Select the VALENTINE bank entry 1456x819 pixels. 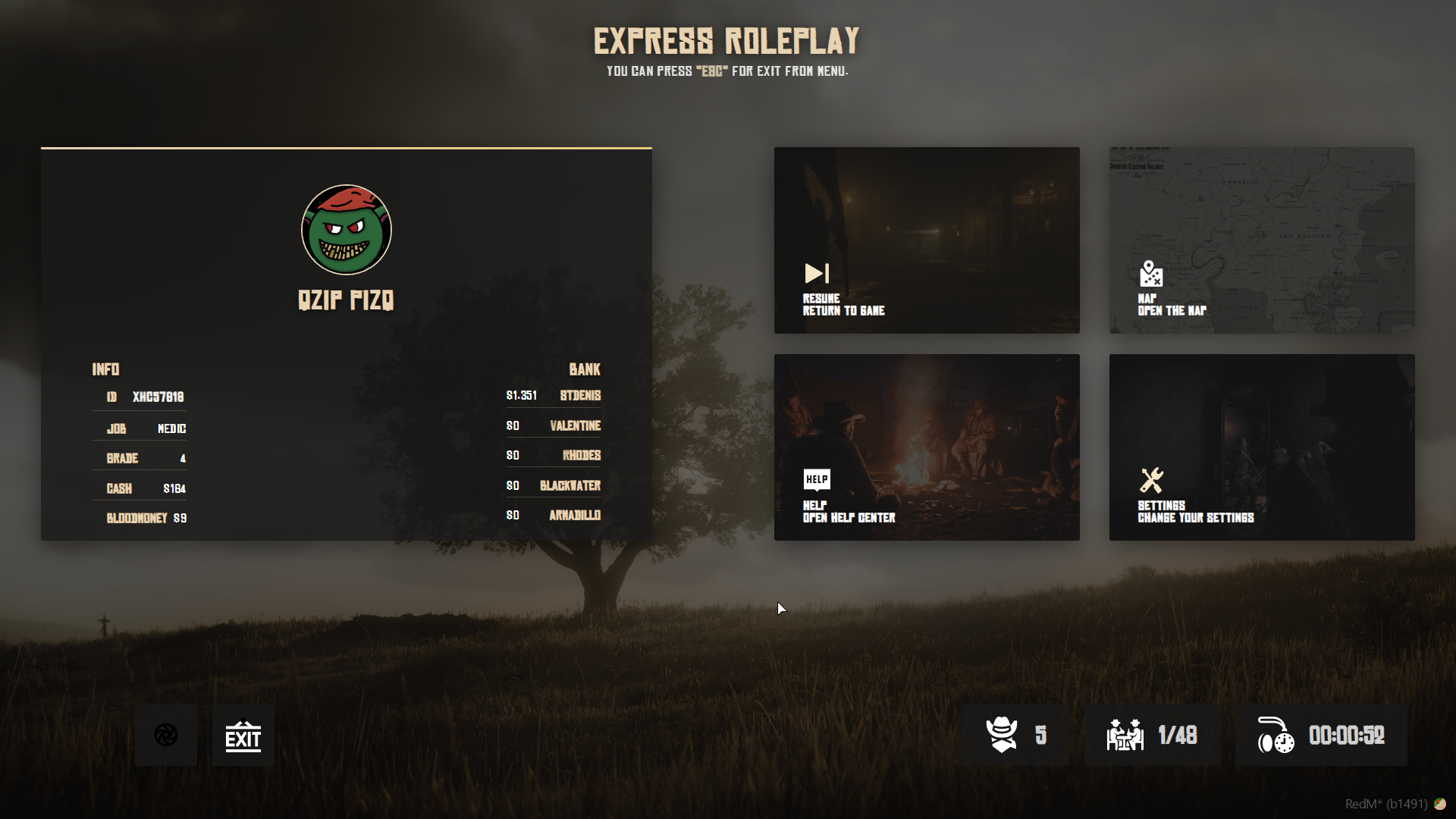(x=554, y=425)
